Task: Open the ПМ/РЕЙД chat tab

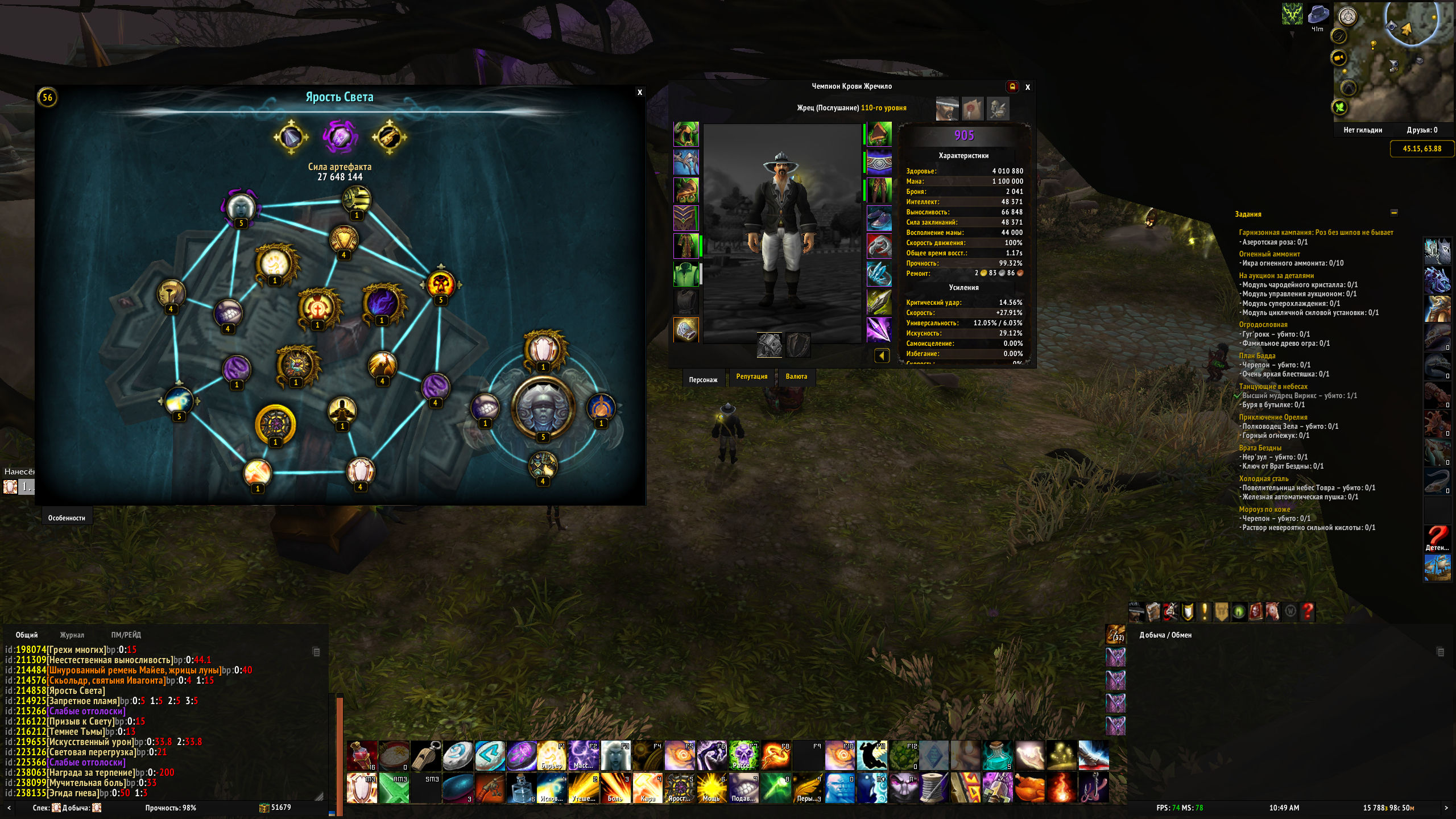Action: pos(126,635)
